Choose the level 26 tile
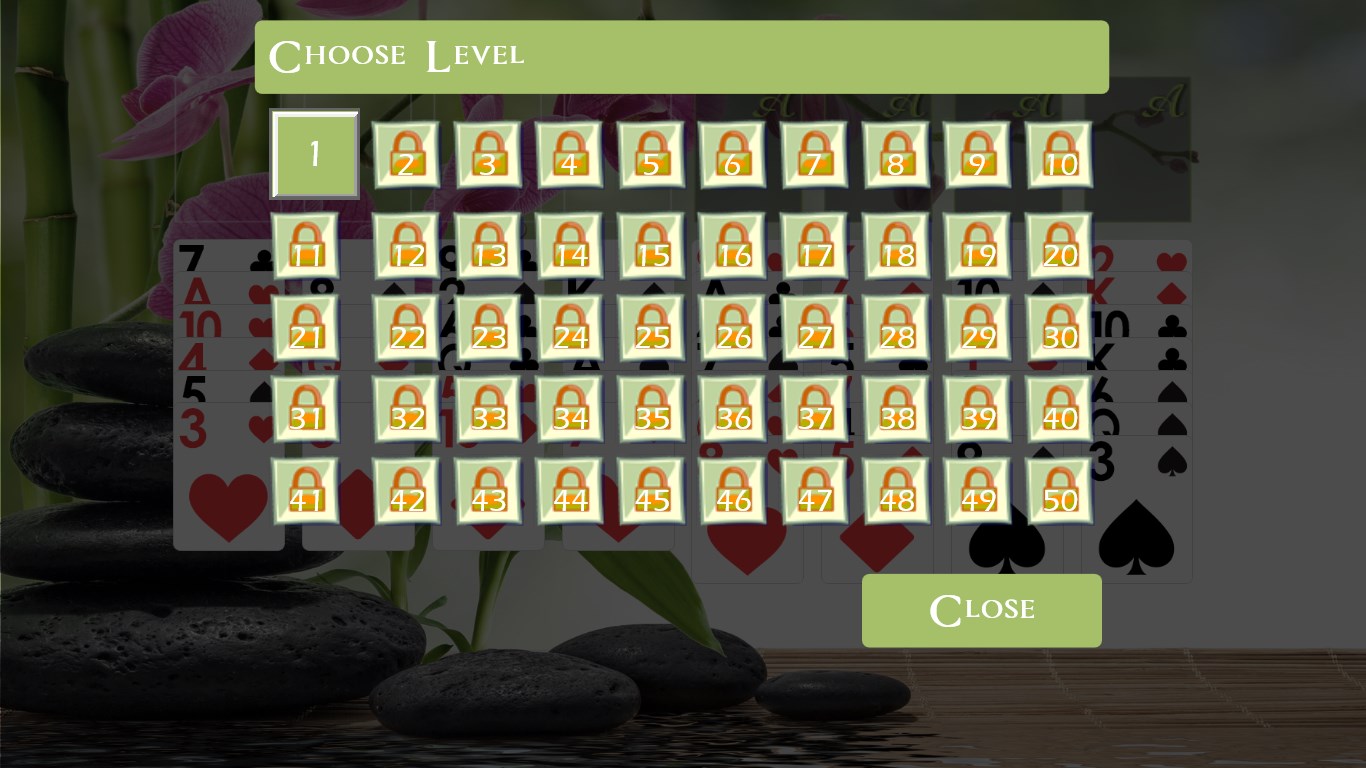 733,328
